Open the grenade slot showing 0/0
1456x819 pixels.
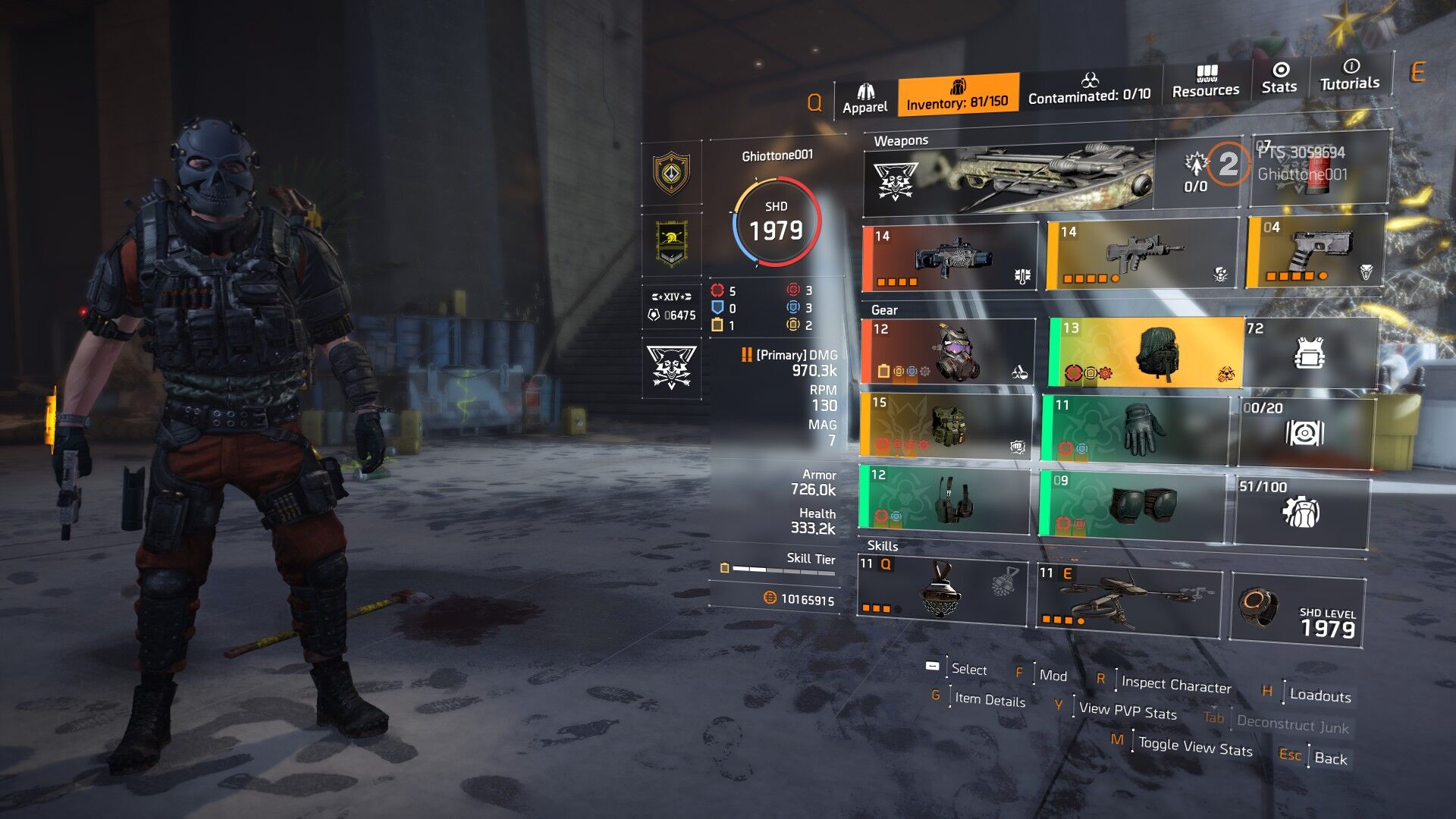pos(1198,173)
